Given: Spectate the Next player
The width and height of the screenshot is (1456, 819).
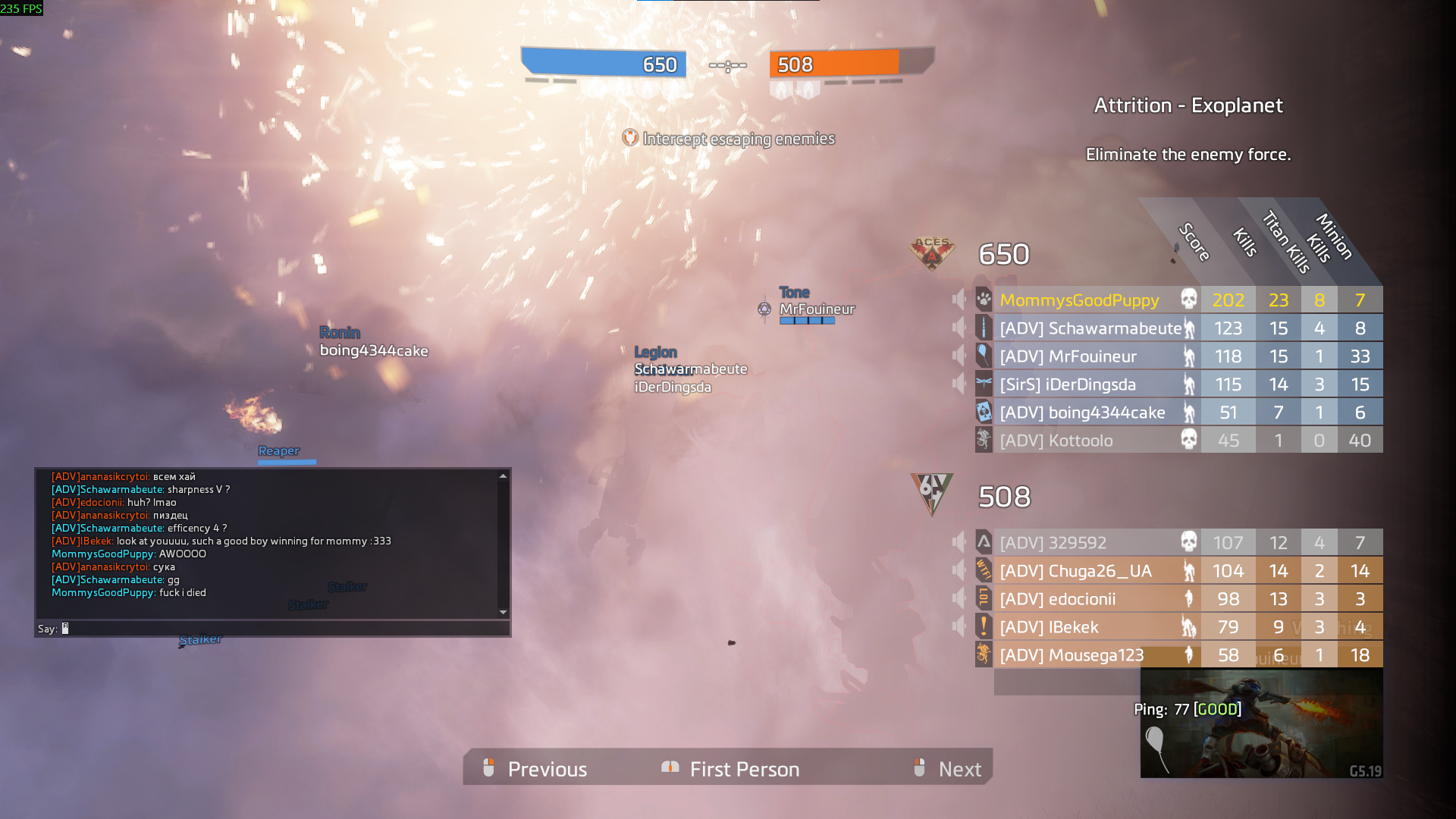Looking at the screenshot, I should pos(948,769).
